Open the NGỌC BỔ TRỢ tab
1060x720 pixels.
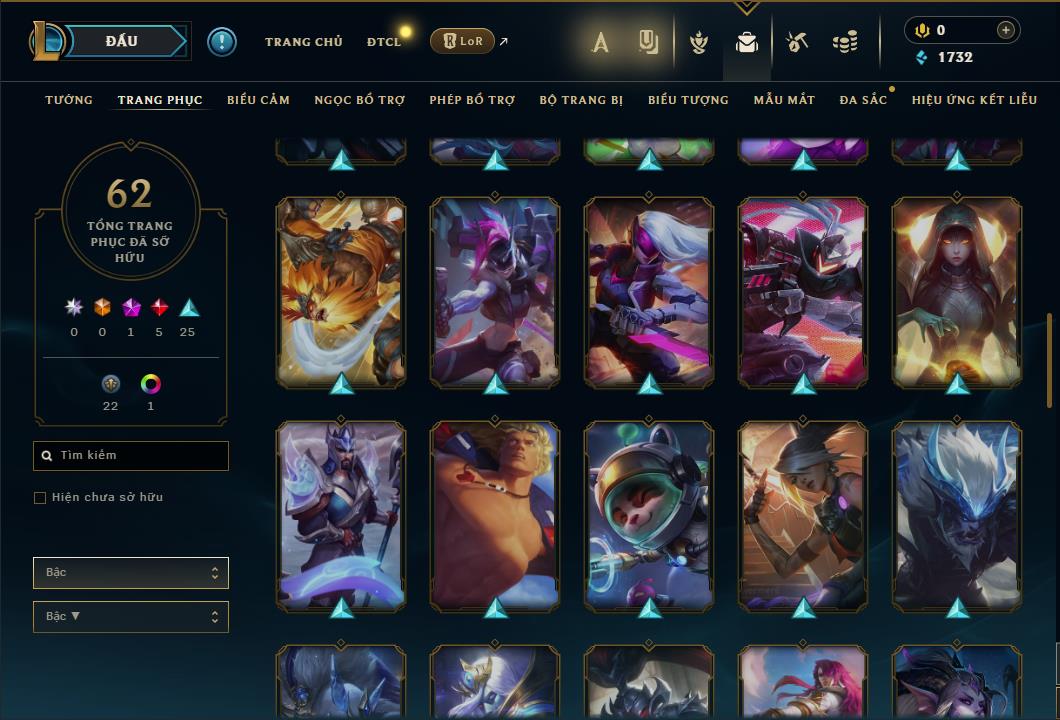pos(359,100)
